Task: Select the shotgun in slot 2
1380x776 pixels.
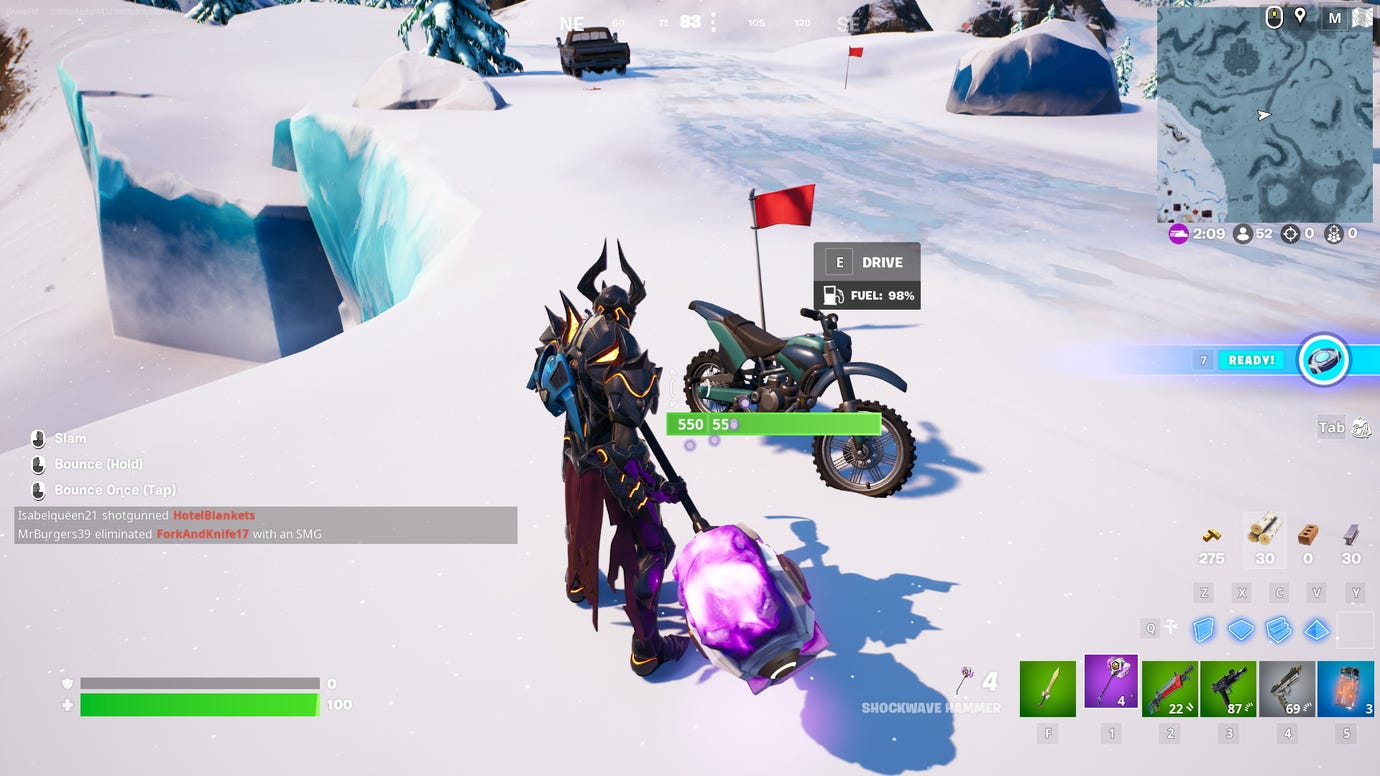Action: tap(1170, 687)
